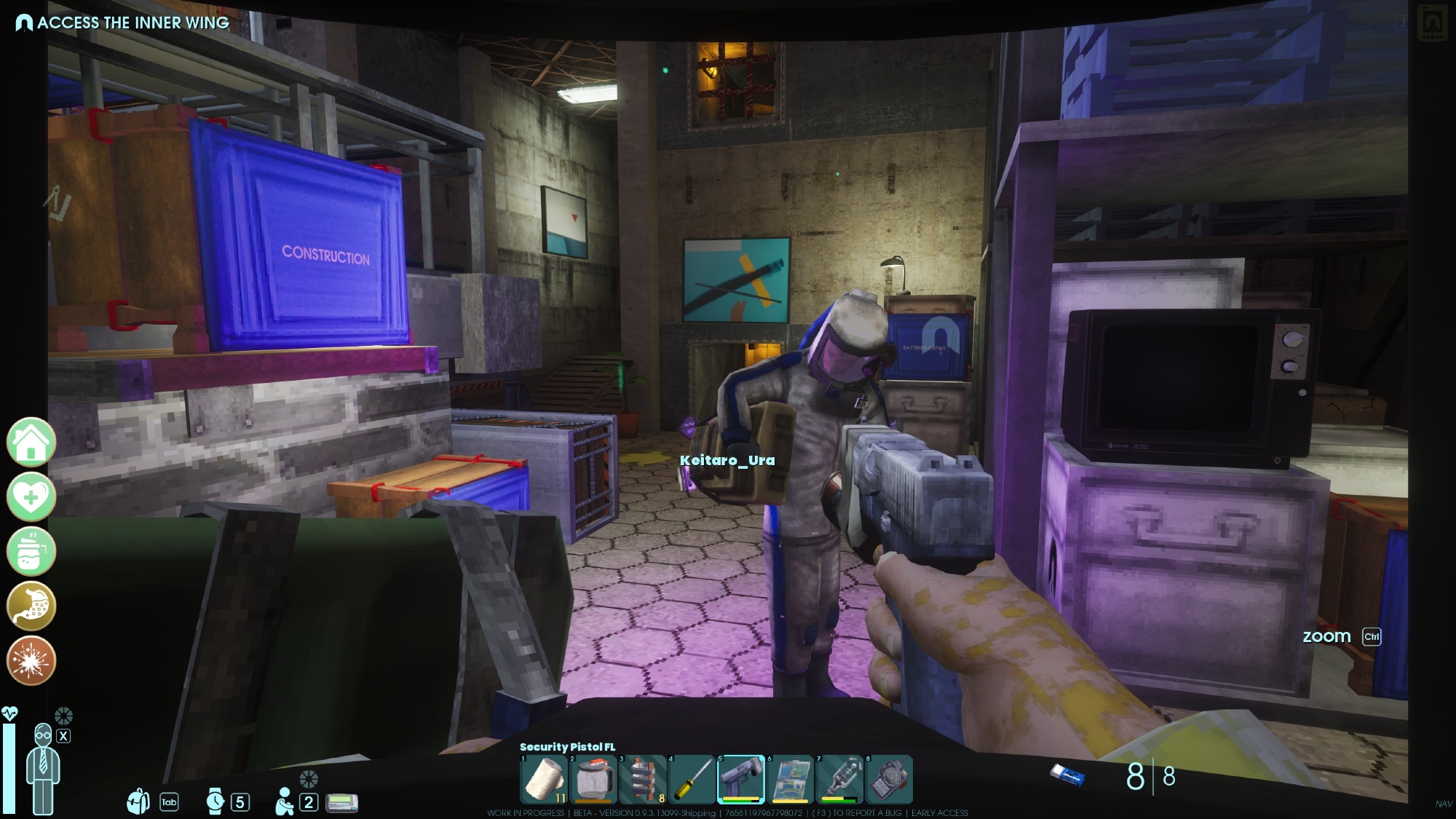This screenshot has width=1456, height=819.
Task: Select the paper towel roll hotbar slot
Action: pos(545,780)
